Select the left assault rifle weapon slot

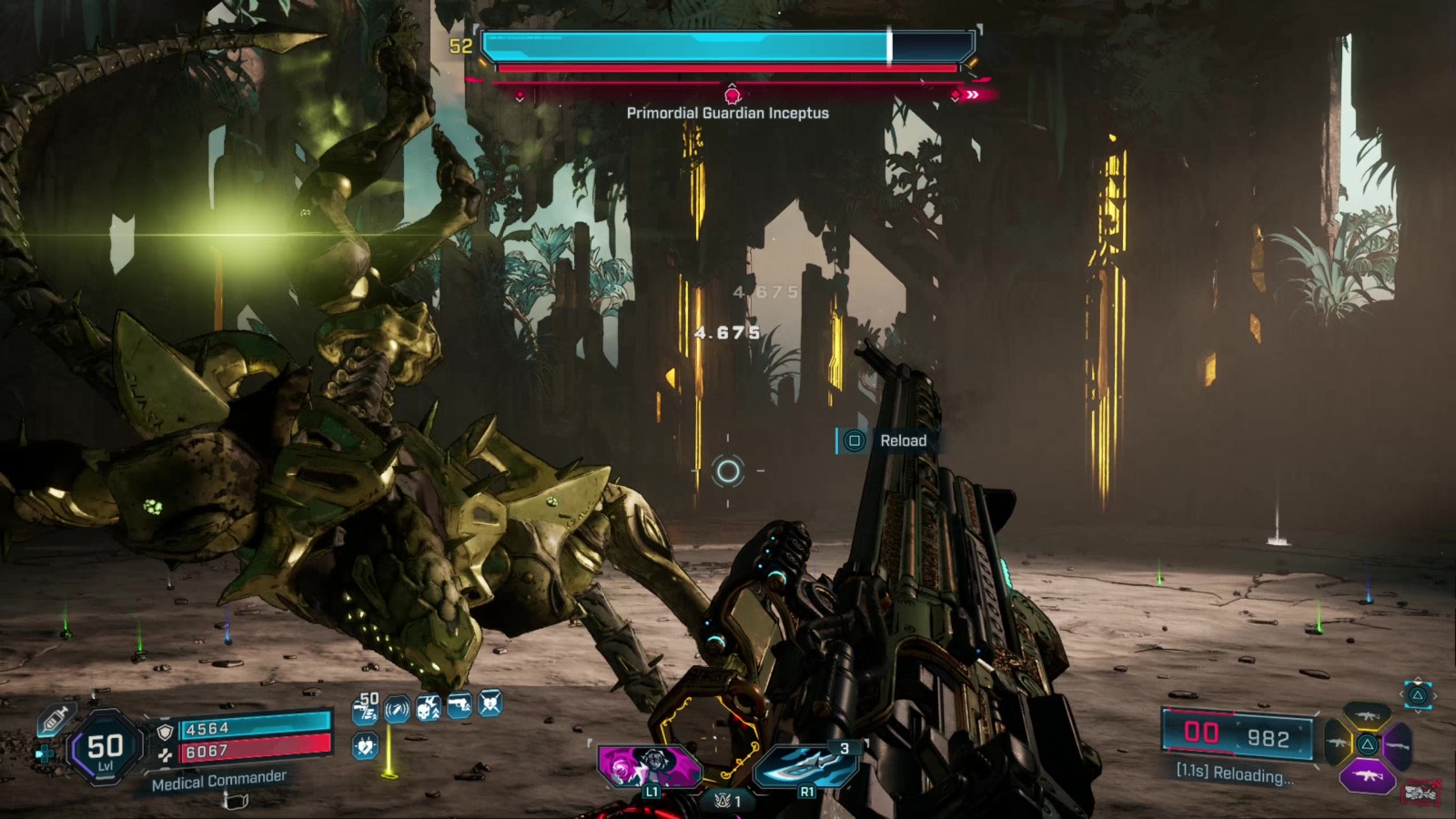tap(1338, 743)
